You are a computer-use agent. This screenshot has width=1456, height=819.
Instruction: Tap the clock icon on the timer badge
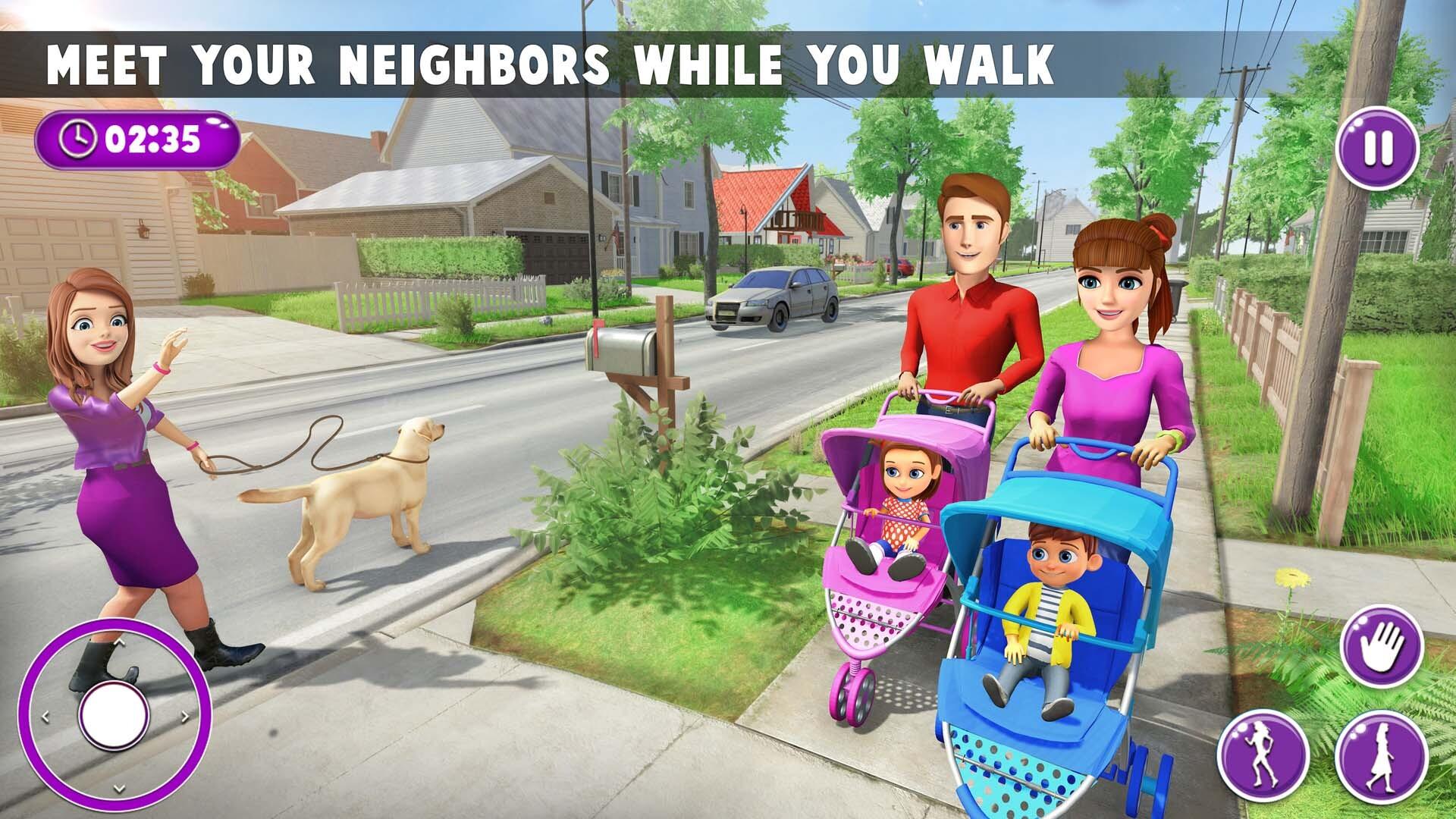point(78,138)
